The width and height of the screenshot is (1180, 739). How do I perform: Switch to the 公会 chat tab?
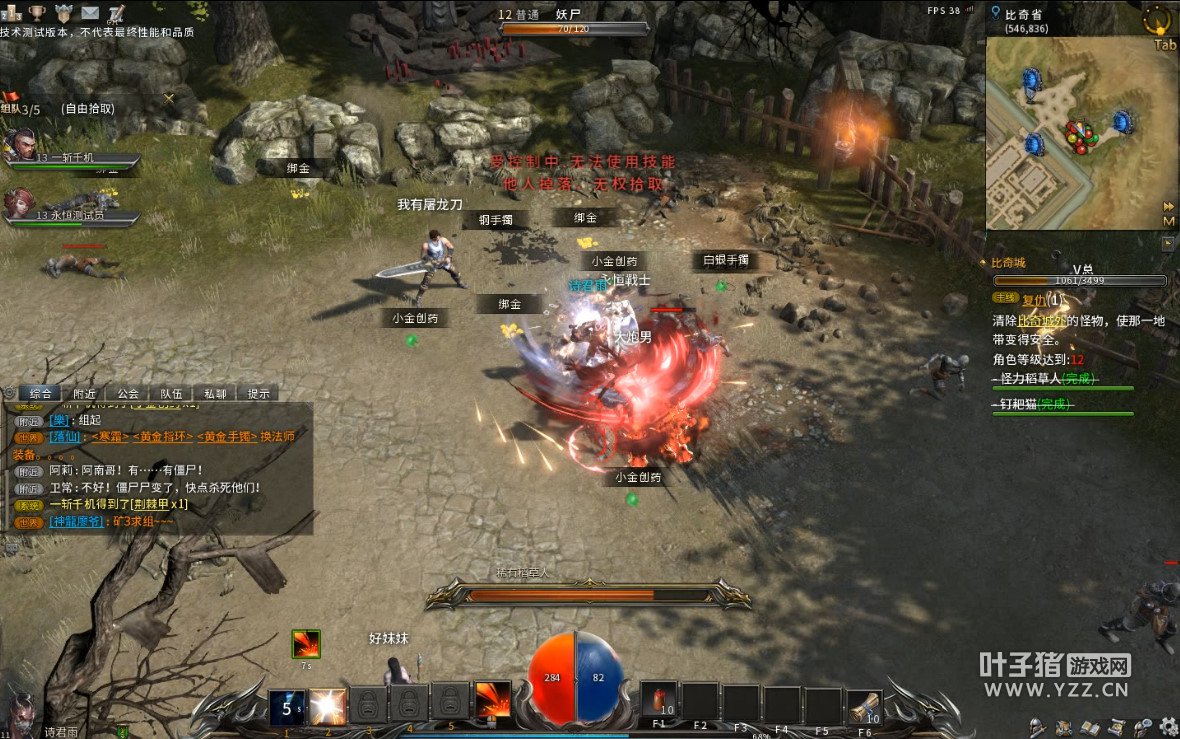(x=128, y=394)
